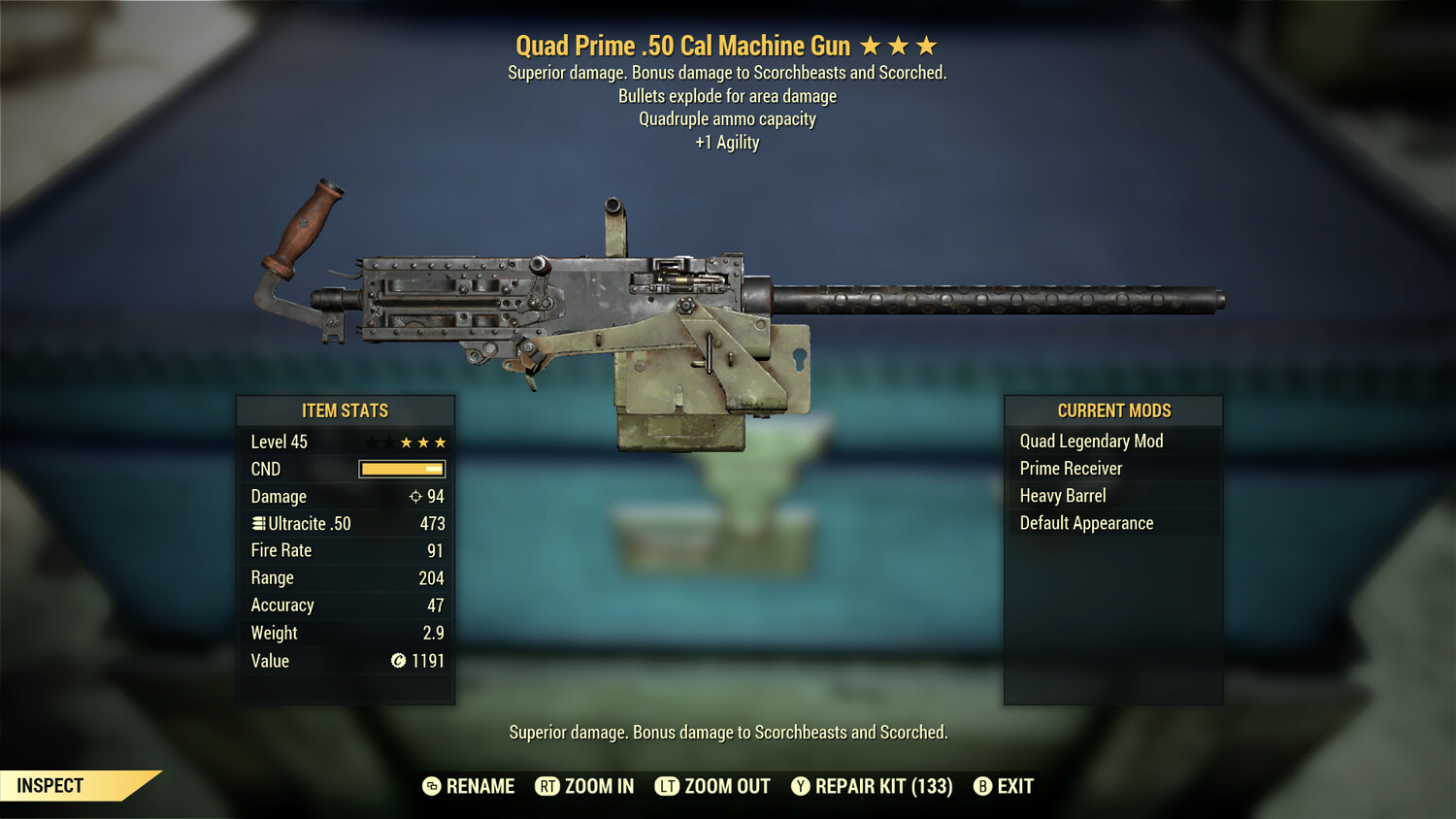
Task: Select the INSPECT tab label
Action: tap(50, 785)
